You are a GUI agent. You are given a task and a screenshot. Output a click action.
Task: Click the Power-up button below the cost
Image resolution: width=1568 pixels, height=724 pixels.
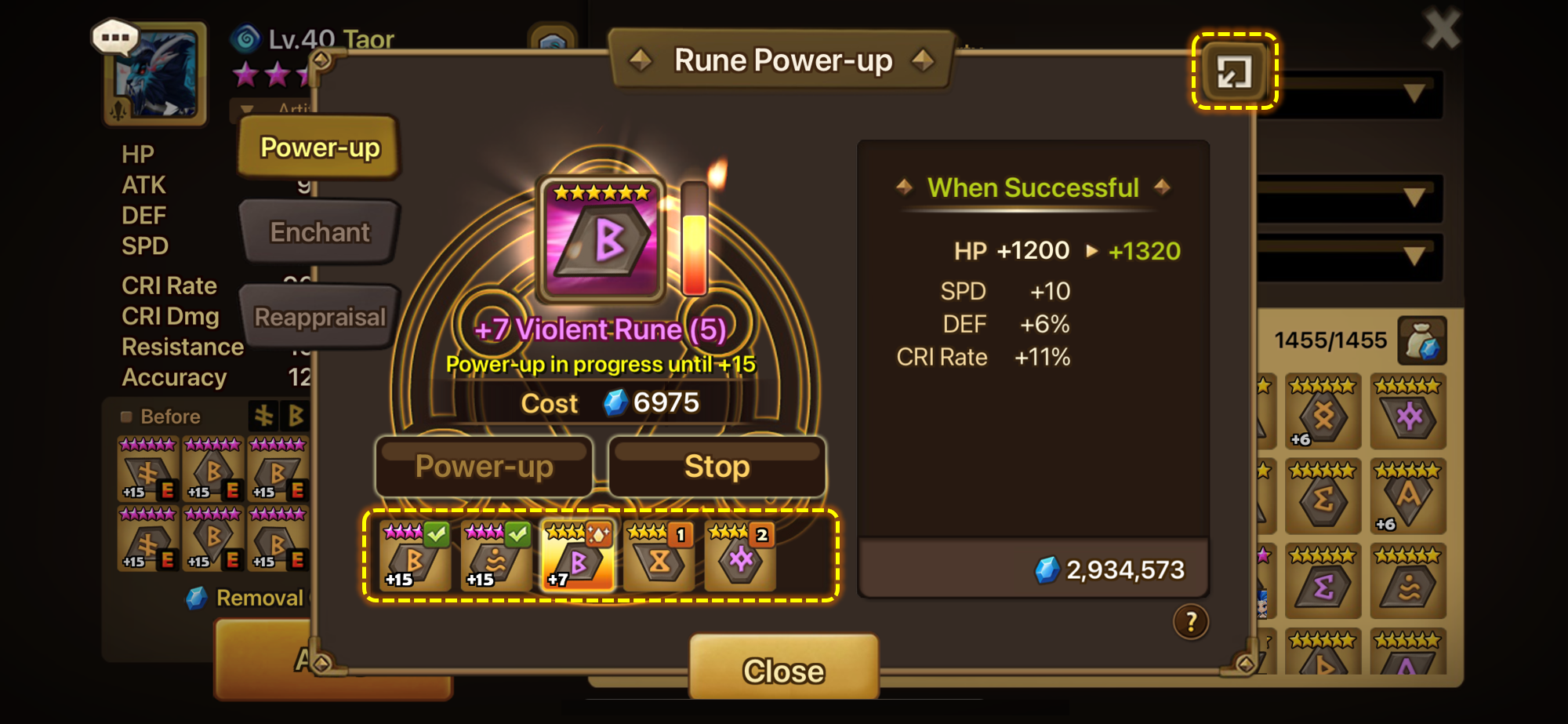[x=484, y=467]
